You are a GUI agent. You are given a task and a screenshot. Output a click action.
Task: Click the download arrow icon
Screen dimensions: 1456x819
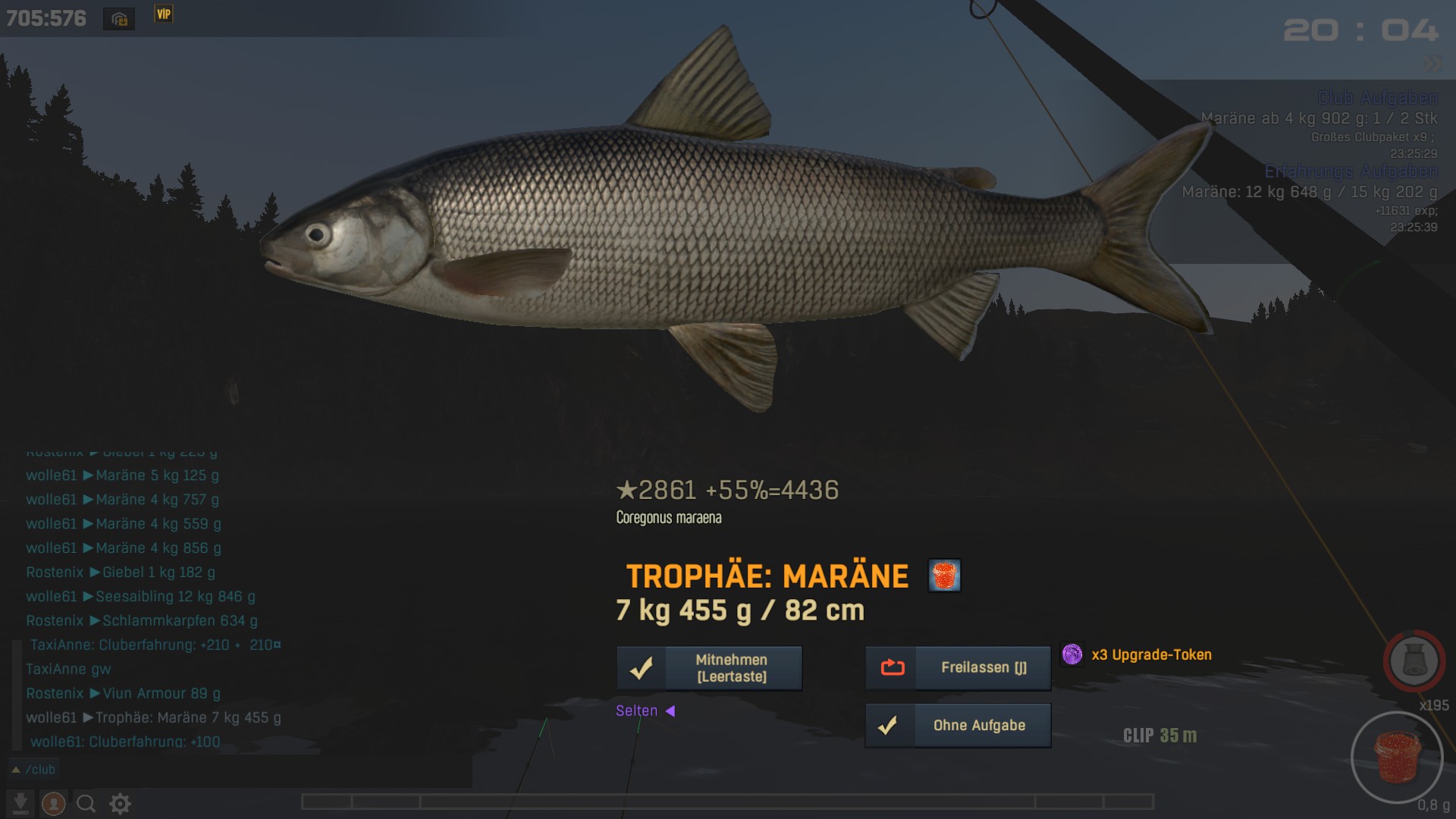tap(20, 804)
